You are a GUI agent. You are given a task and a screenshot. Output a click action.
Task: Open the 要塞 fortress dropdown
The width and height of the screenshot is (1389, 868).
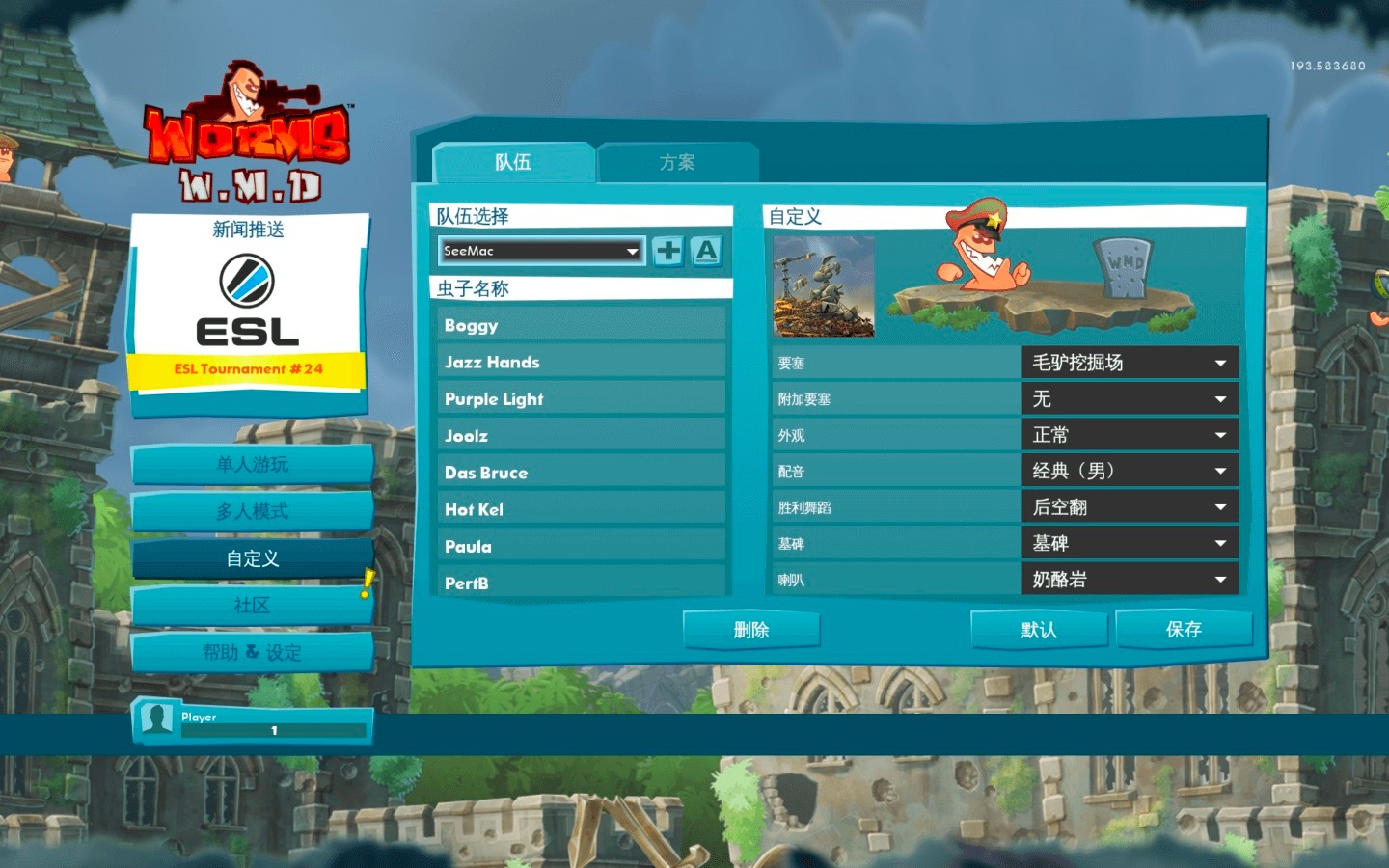coord(1129,363)
